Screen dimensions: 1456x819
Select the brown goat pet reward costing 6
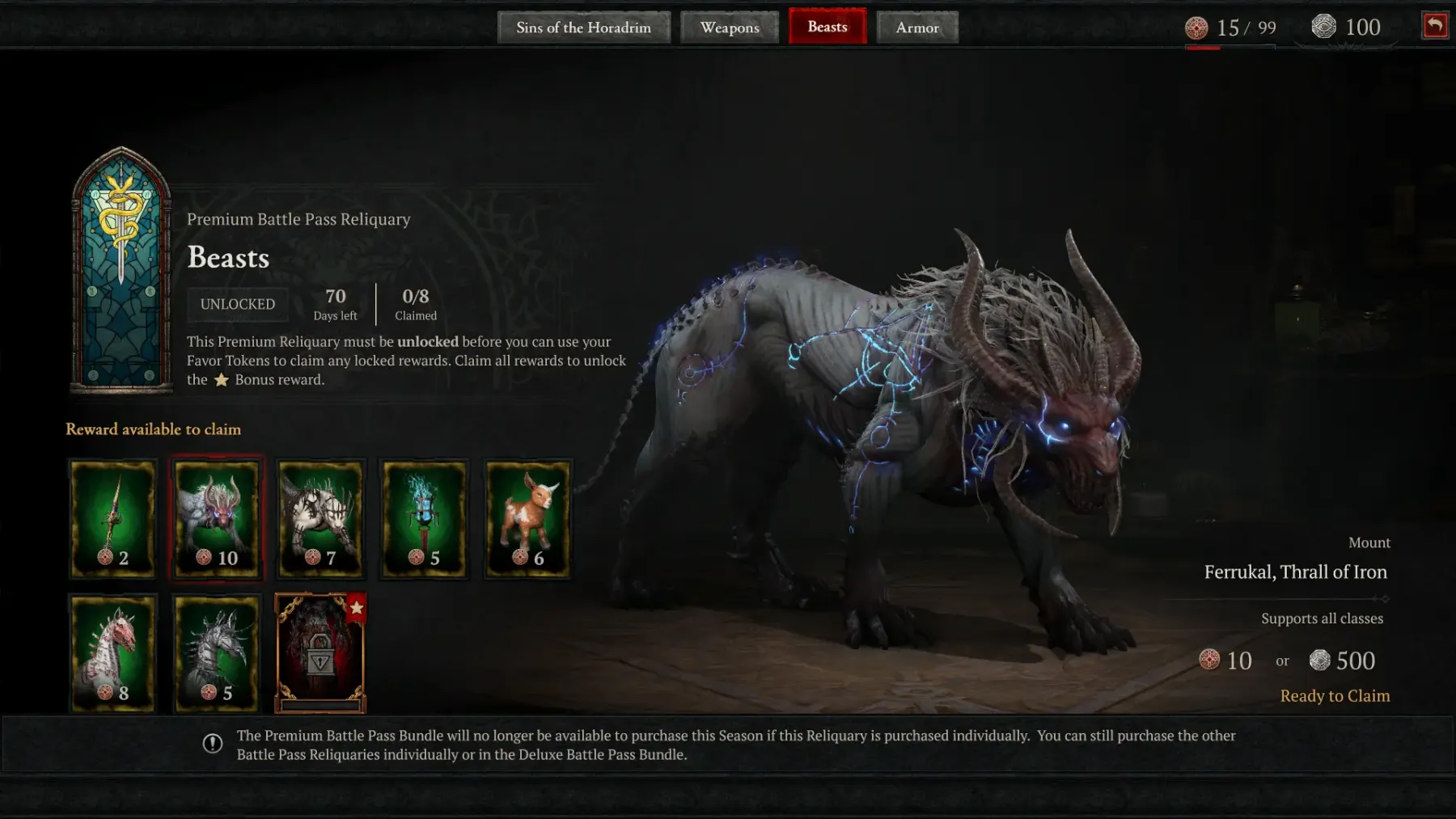pyautogui.click(x=527, y=518)
